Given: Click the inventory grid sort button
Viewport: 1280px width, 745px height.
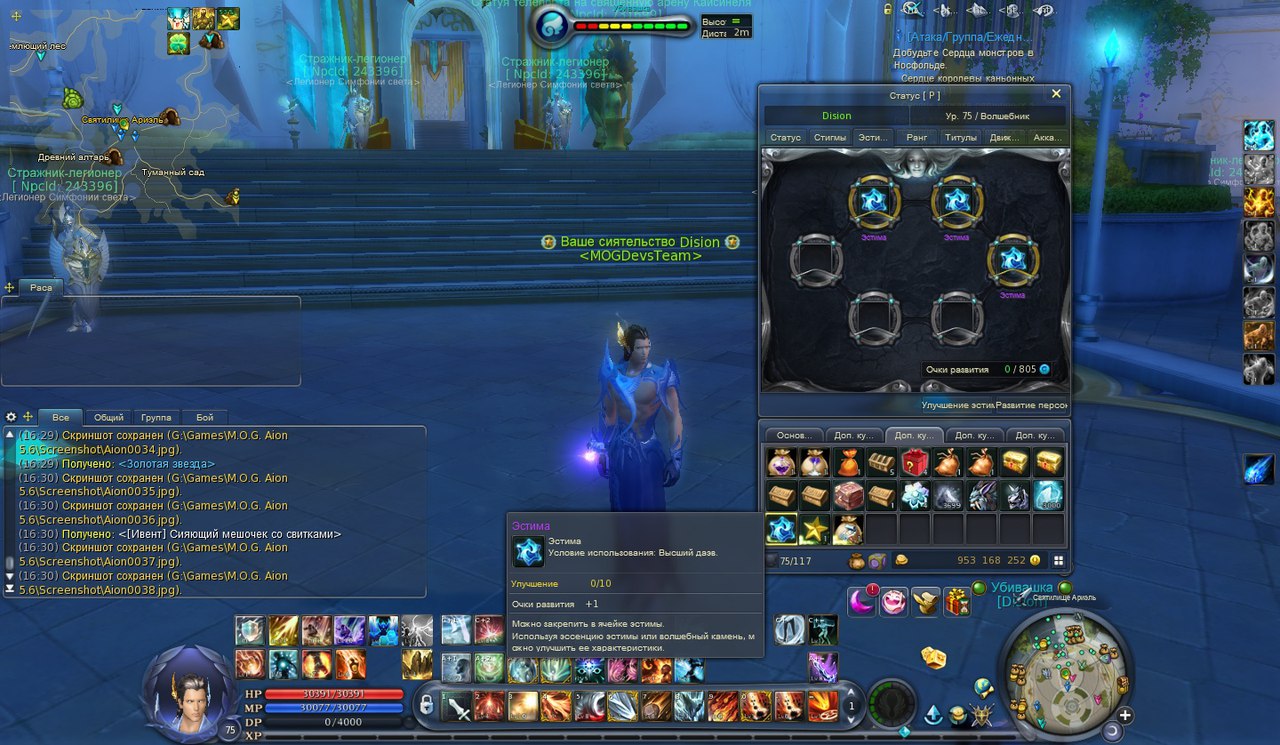Looking at the screenshot, I should (1058, 561).
